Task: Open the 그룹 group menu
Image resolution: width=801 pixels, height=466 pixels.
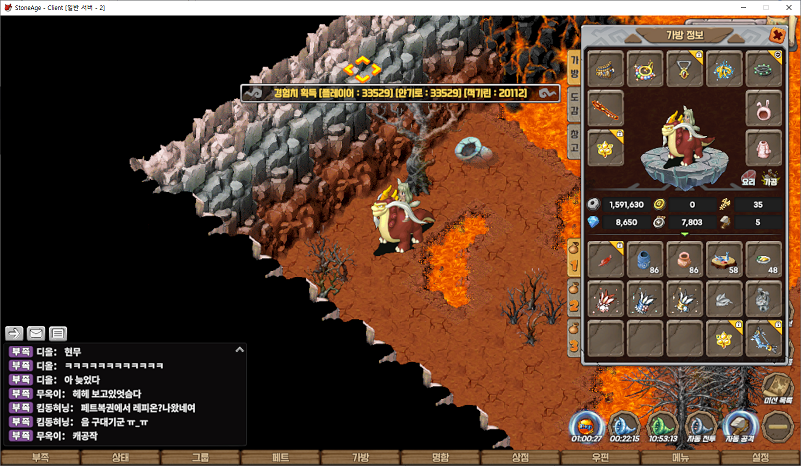Action: 200,457
